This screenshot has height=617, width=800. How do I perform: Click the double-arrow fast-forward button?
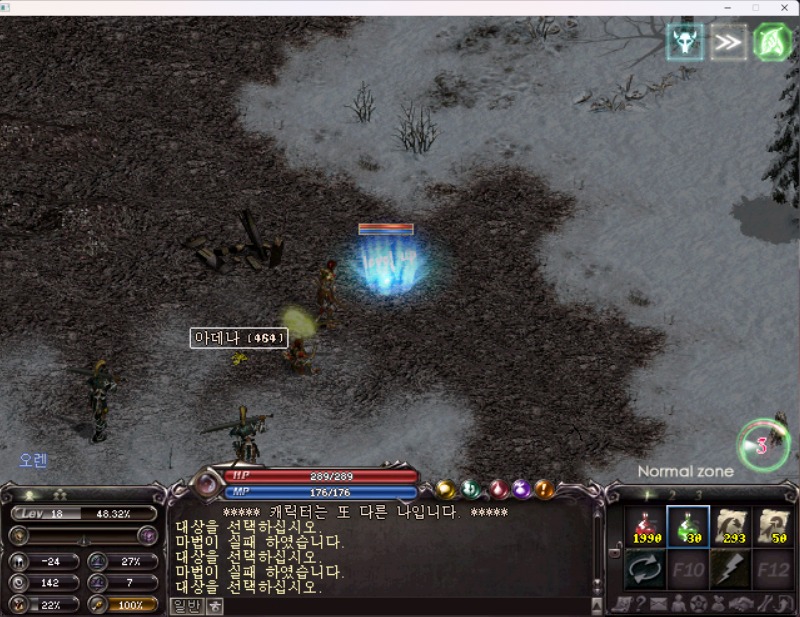(x=728, y=42)
